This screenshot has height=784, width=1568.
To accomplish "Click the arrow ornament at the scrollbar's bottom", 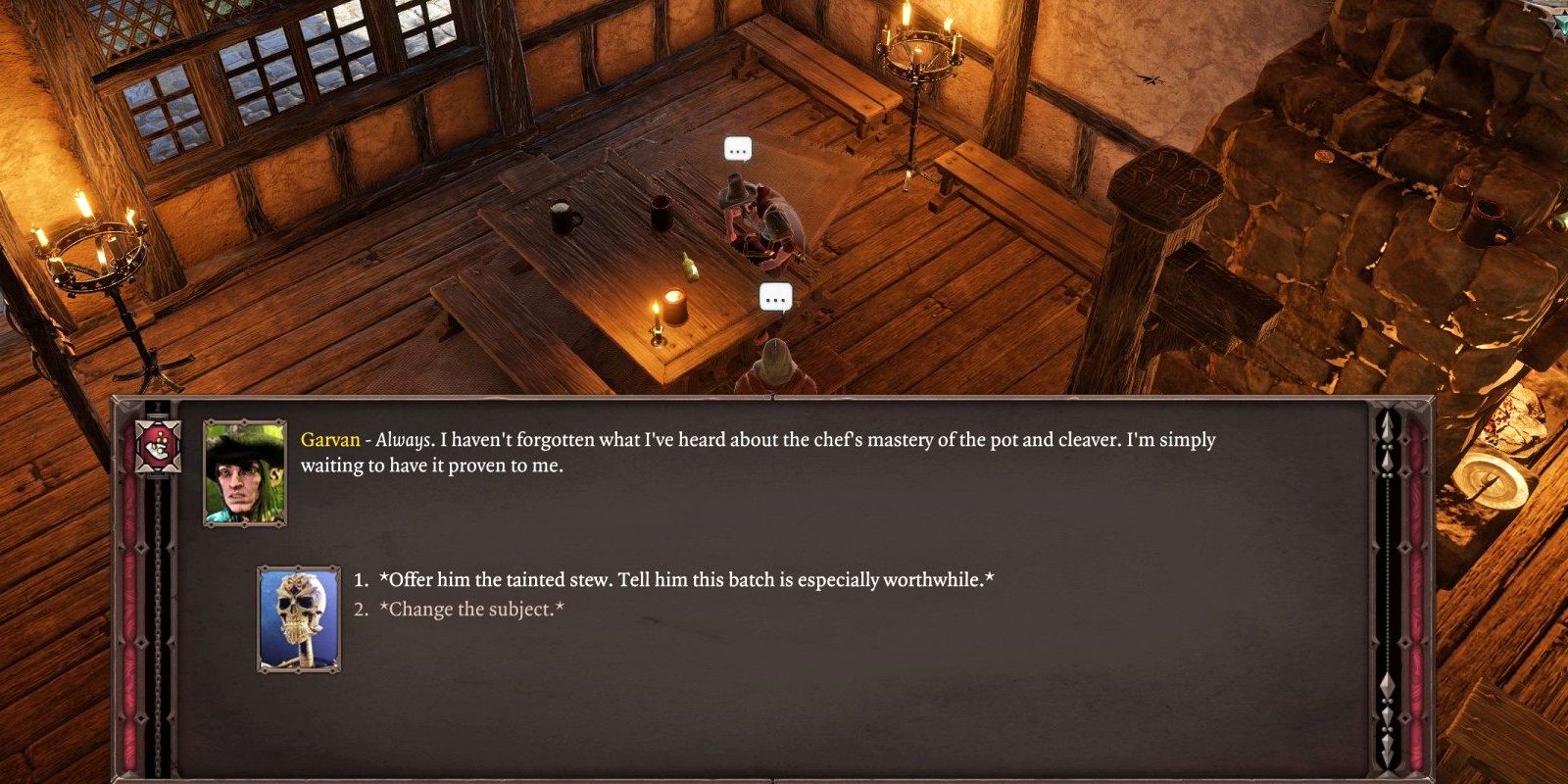I will click(x=1388, y=755).
